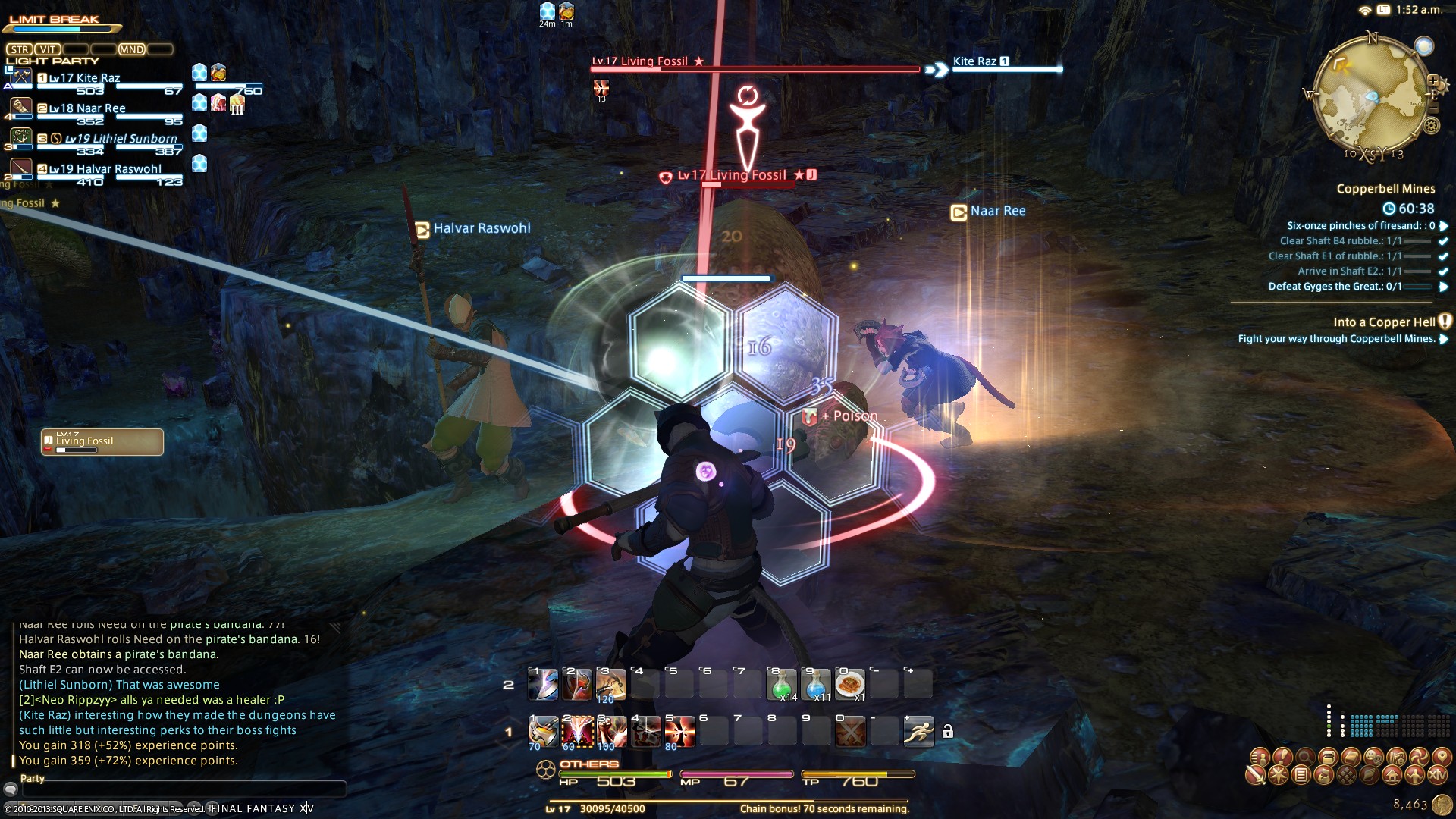Select Halvar Raswohl in the party list
Screen dimensions: 1456x819
[x=105, y=169]
